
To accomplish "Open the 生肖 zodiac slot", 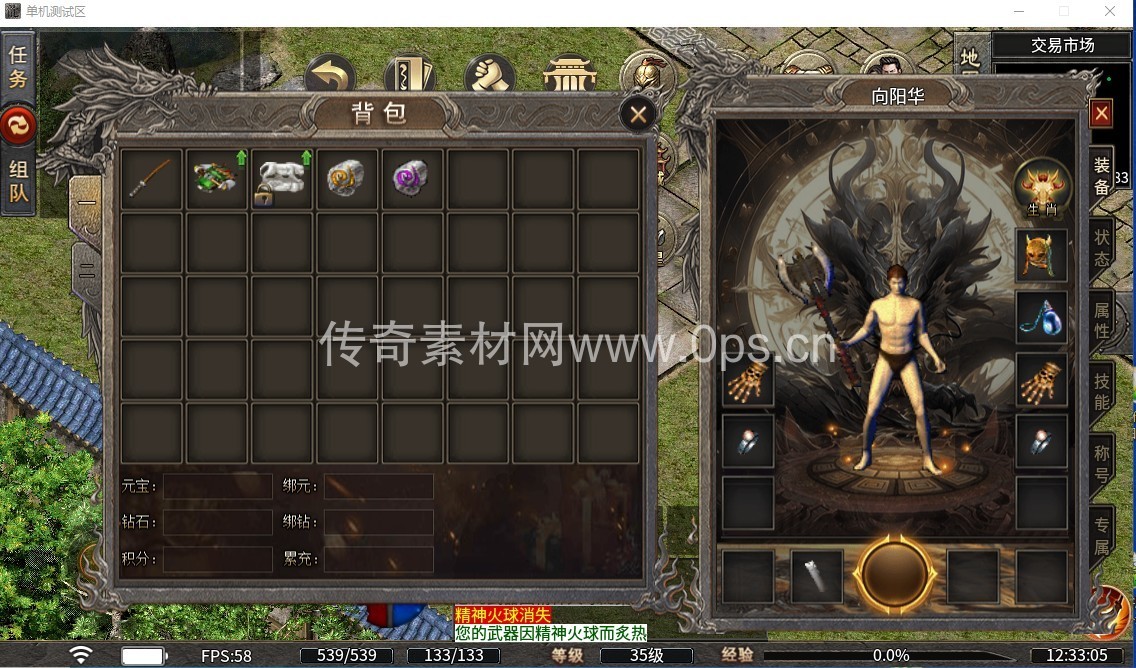I will point(1042,187).
